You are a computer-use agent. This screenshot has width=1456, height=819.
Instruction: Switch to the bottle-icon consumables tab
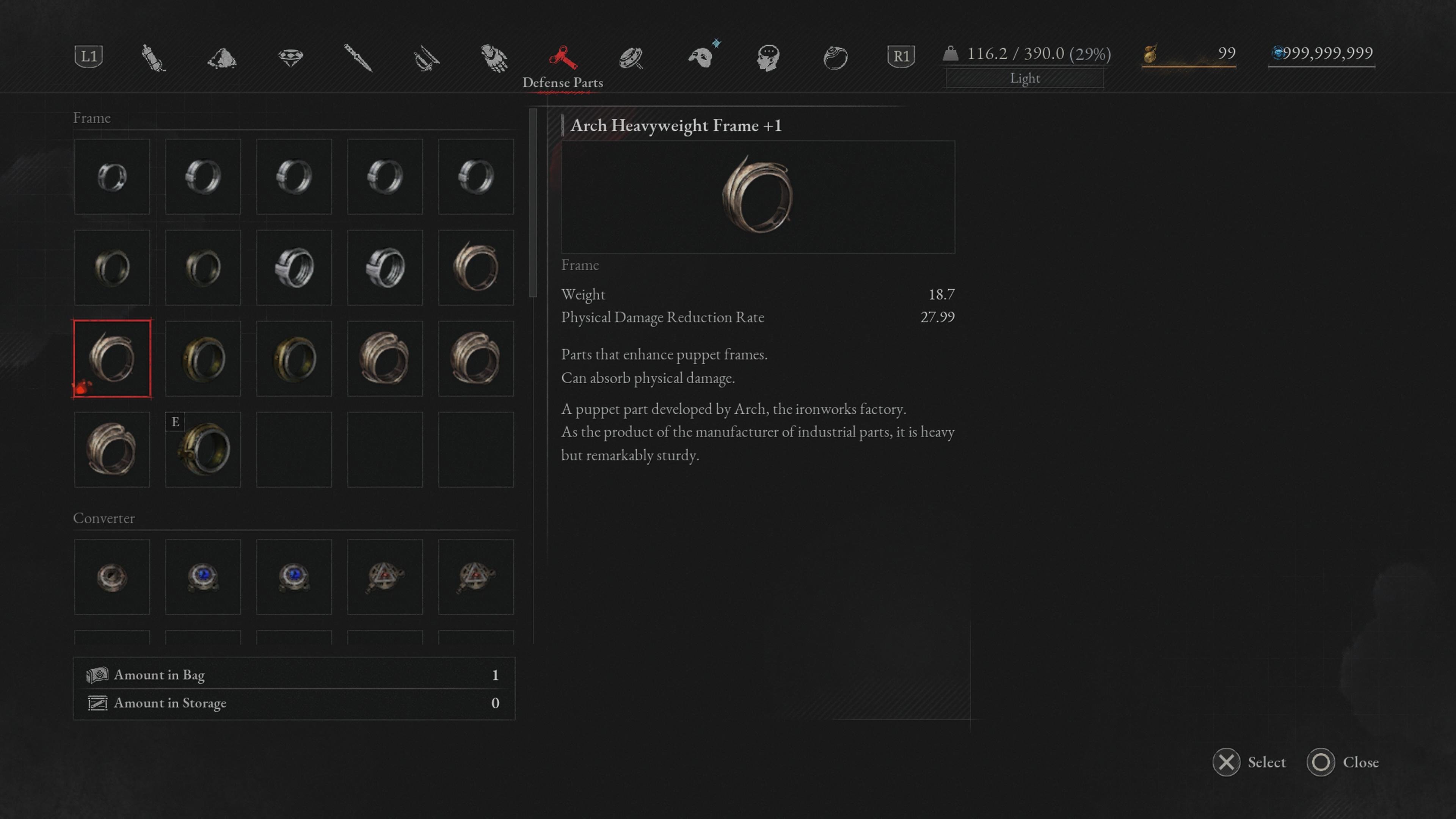click(x=153, y=58)
